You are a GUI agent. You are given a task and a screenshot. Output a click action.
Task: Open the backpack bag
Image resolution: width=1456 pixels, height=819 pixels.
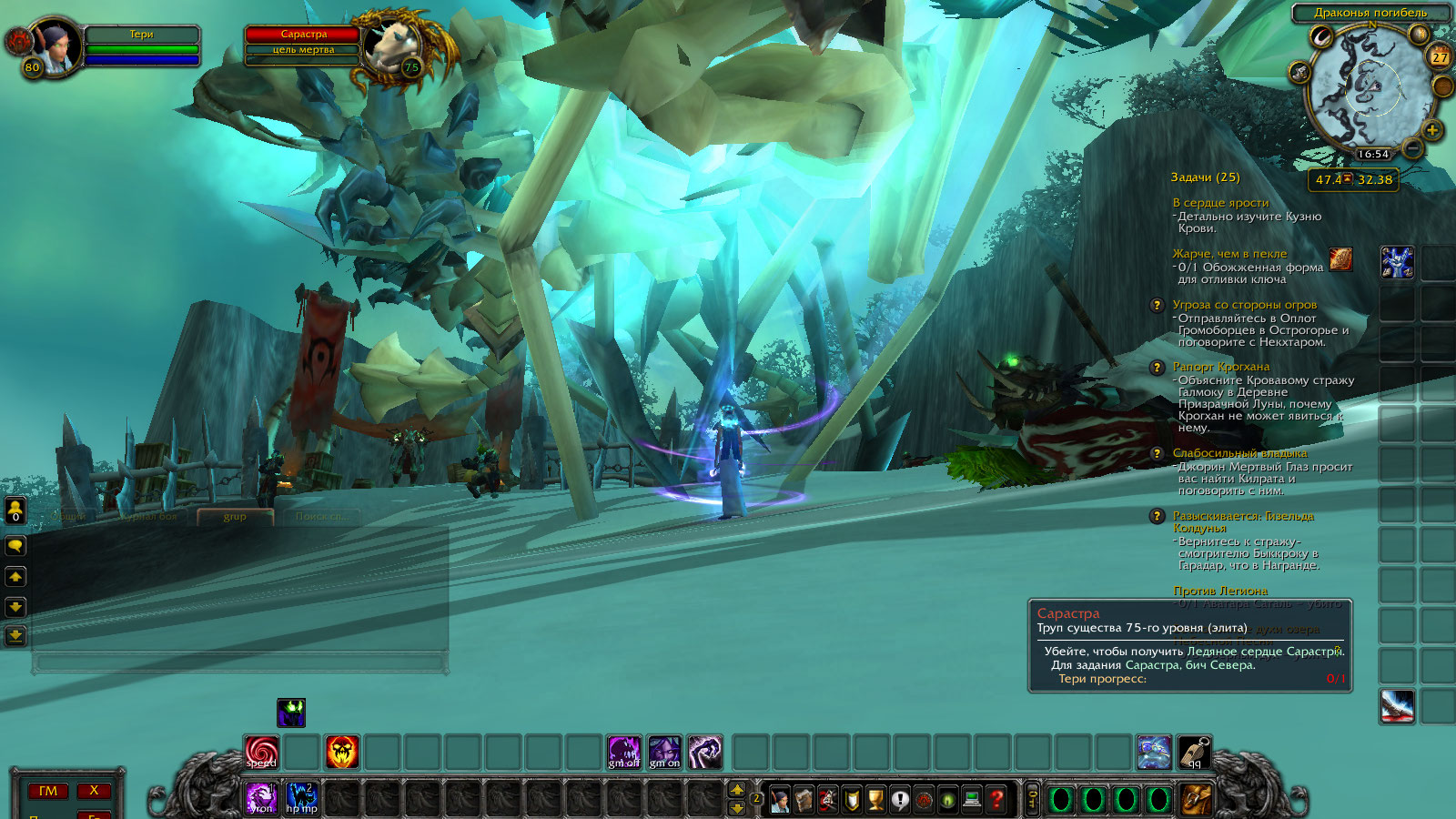click(x=1197, y=799)
